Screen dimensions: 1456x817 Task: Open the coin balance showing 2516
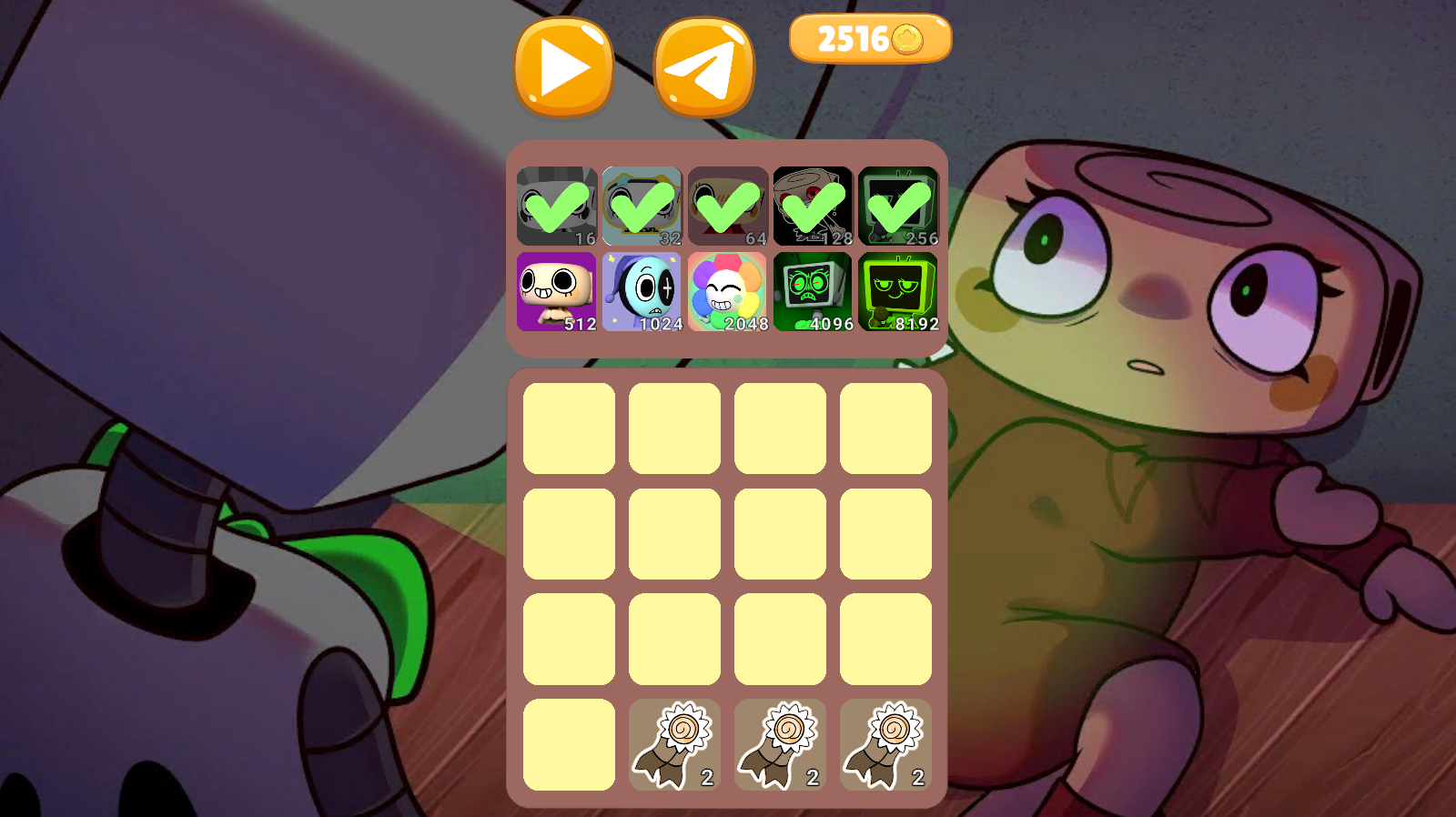click(x=869, y=37)
